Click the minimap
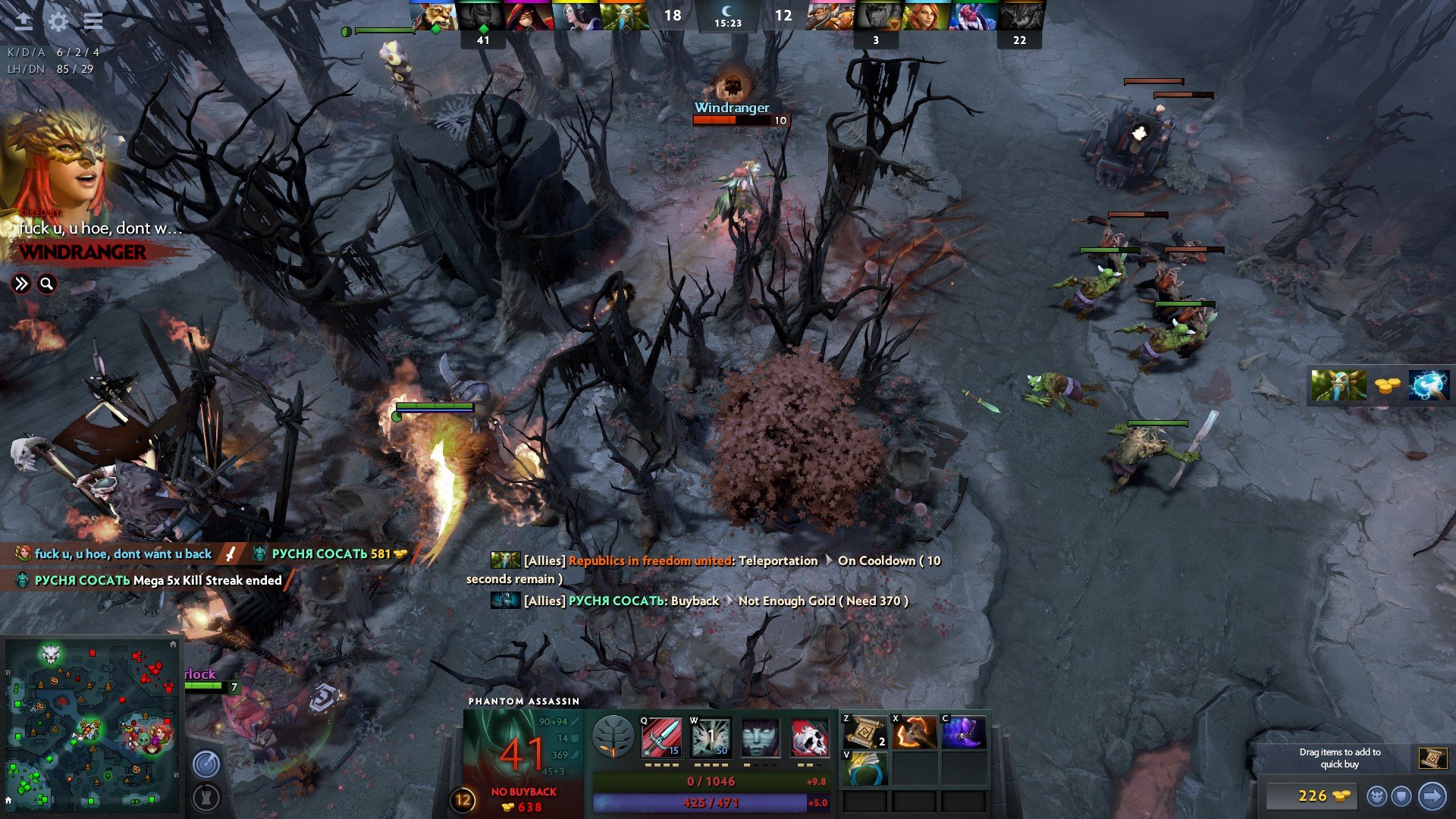 pyautogui.click(x=91, y=724)
